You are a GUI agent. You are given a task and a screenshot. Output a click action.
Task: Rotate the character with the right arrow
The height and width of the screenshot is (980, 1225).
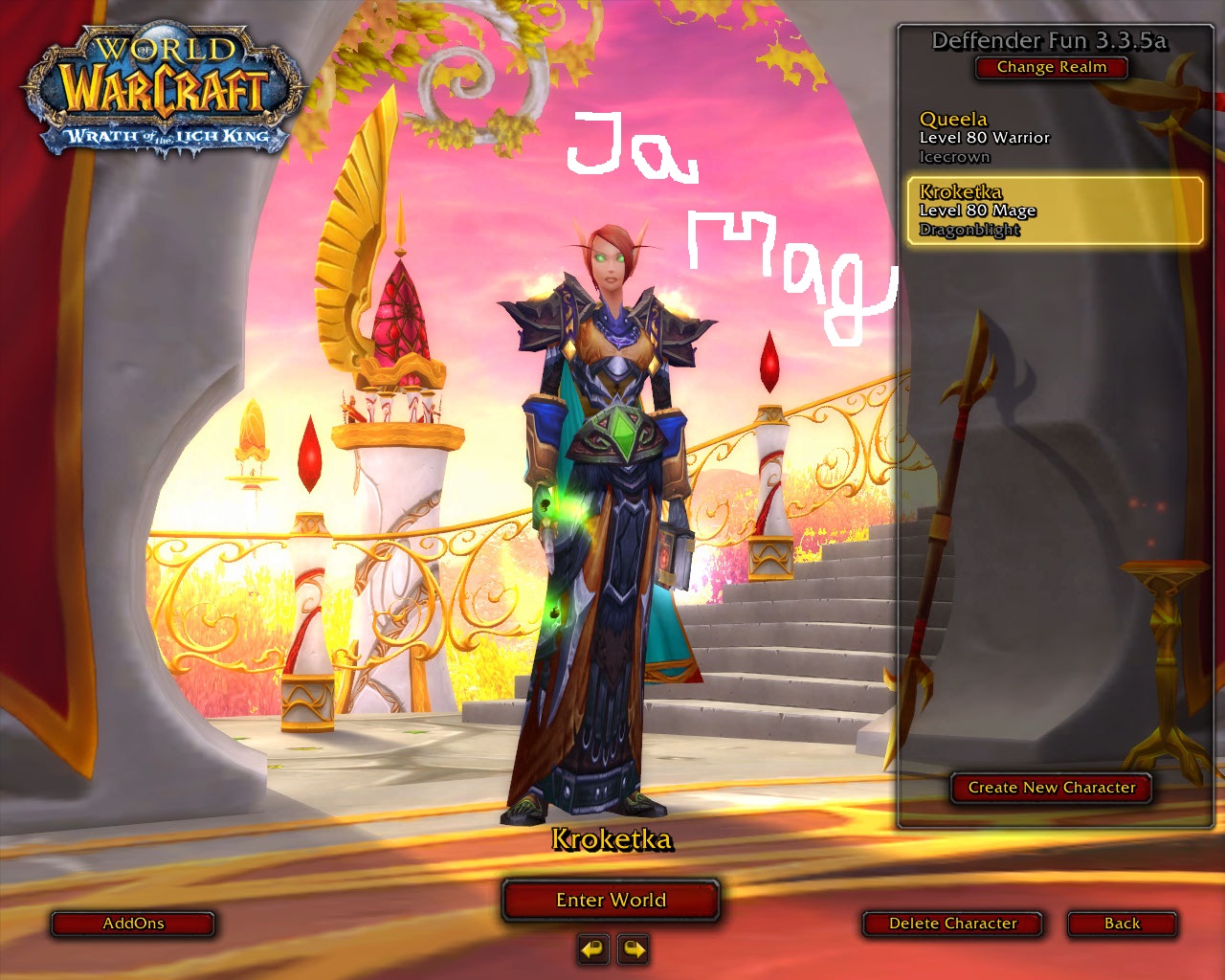[x=634, y=949]
